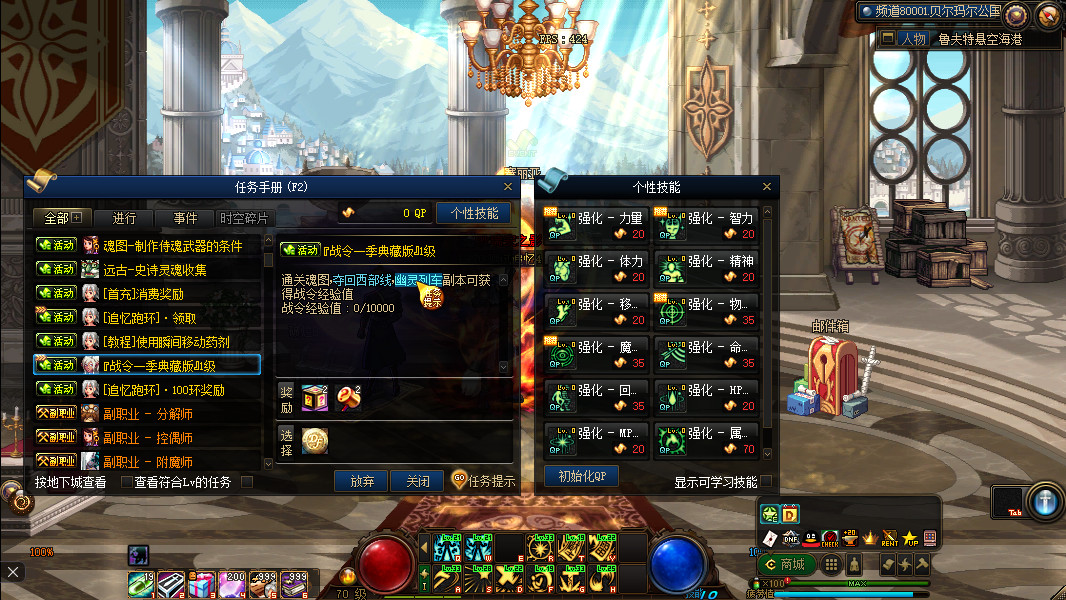Open 任务提示 quest hints
This screenshot has height=600, width=1066.
(484, 481)
